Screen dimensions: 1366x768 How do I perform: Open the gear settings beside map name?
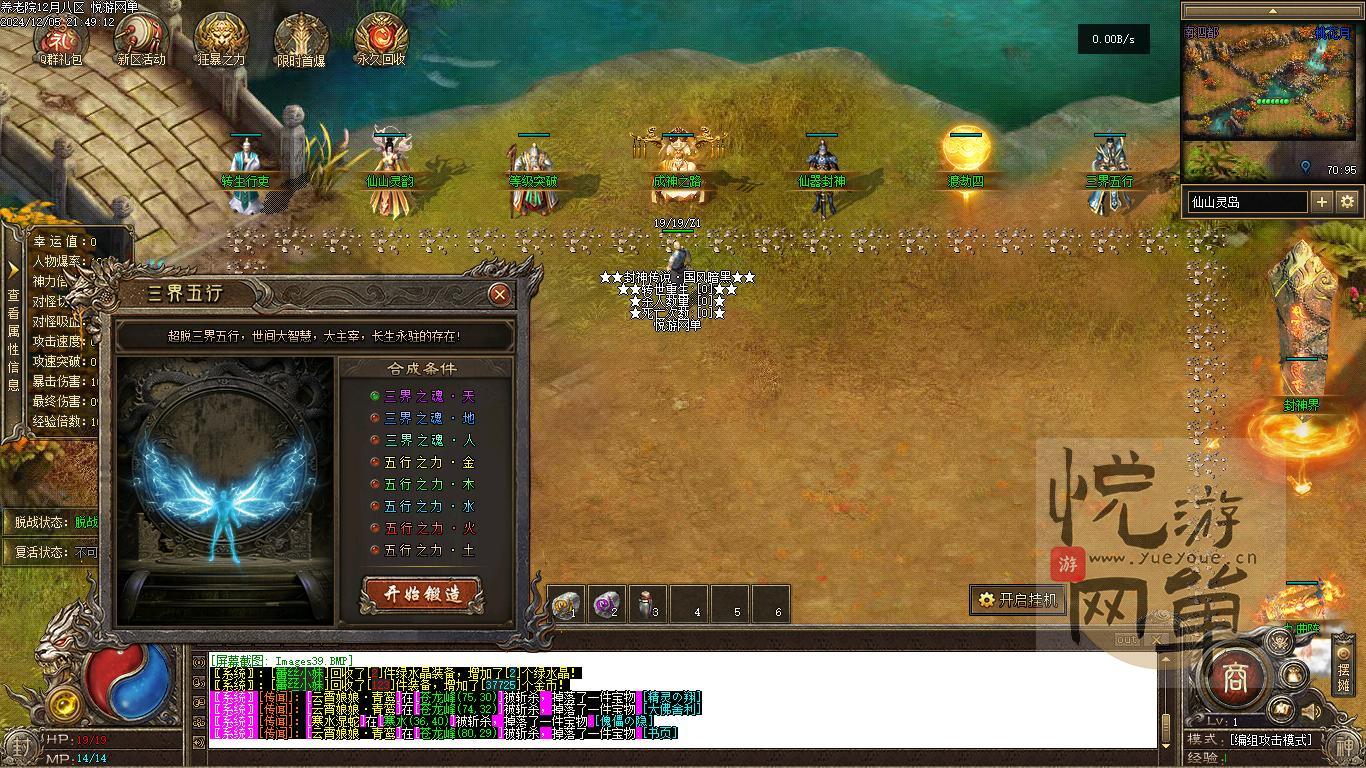[1347, 202]
